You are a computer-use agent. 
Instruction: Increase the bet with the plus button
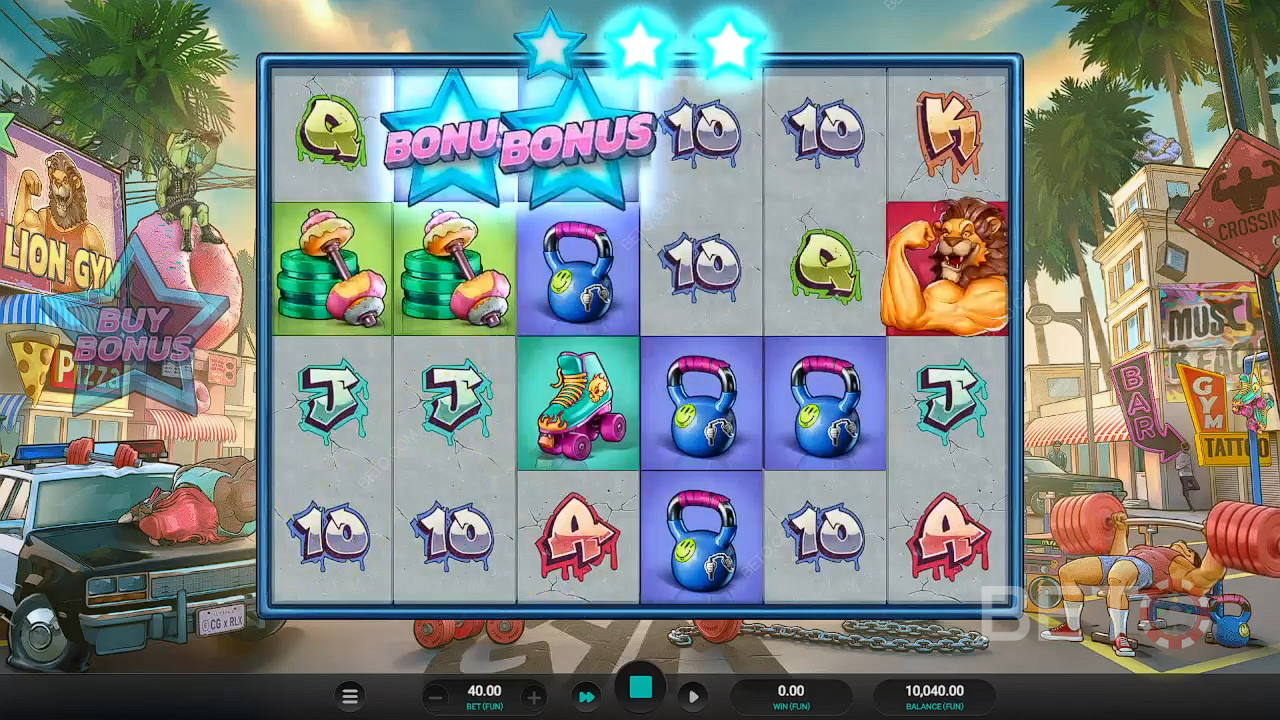[x=534, y=697]
